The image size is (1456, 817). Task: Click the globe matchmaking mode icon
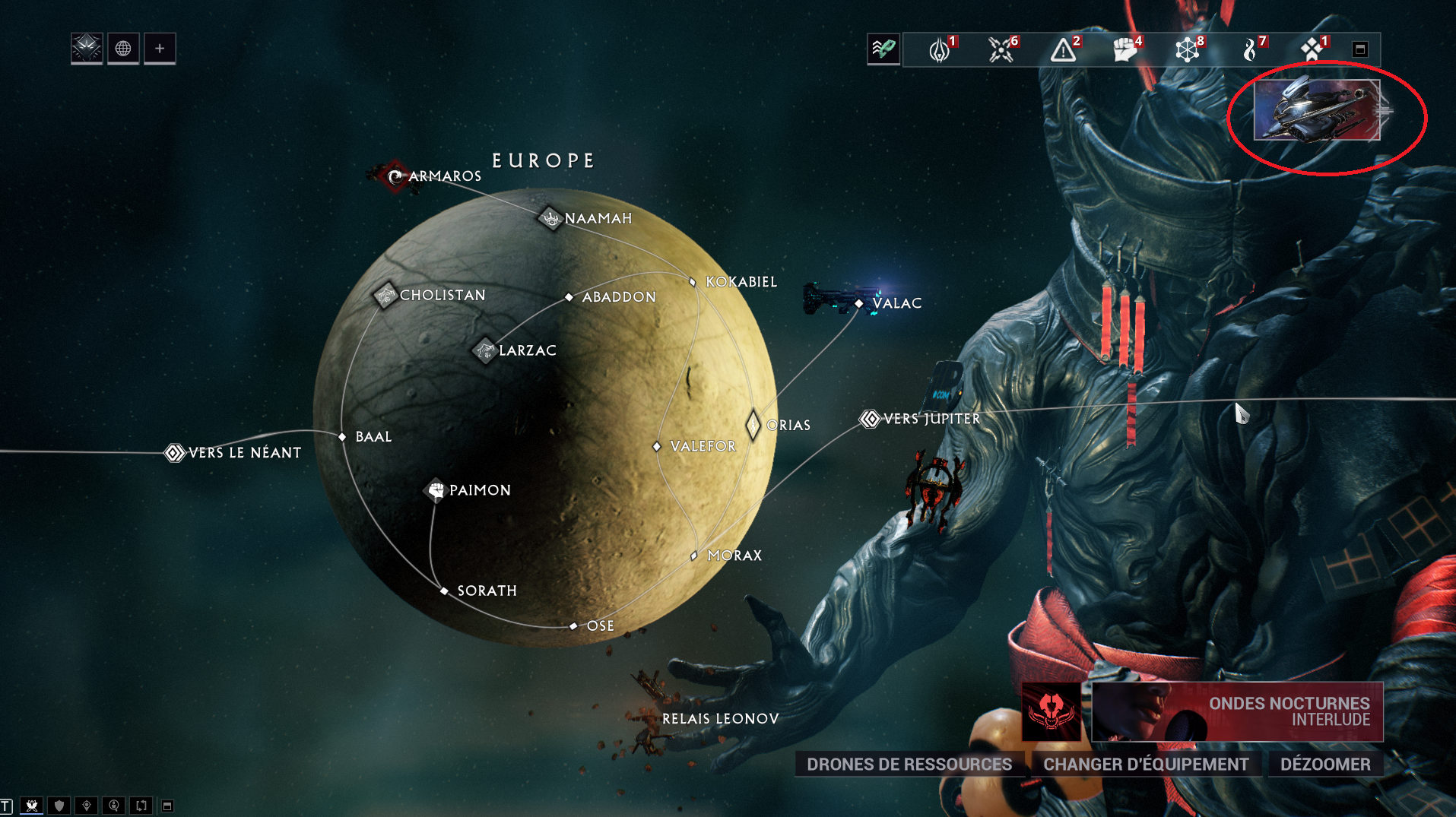click(123, 49)
